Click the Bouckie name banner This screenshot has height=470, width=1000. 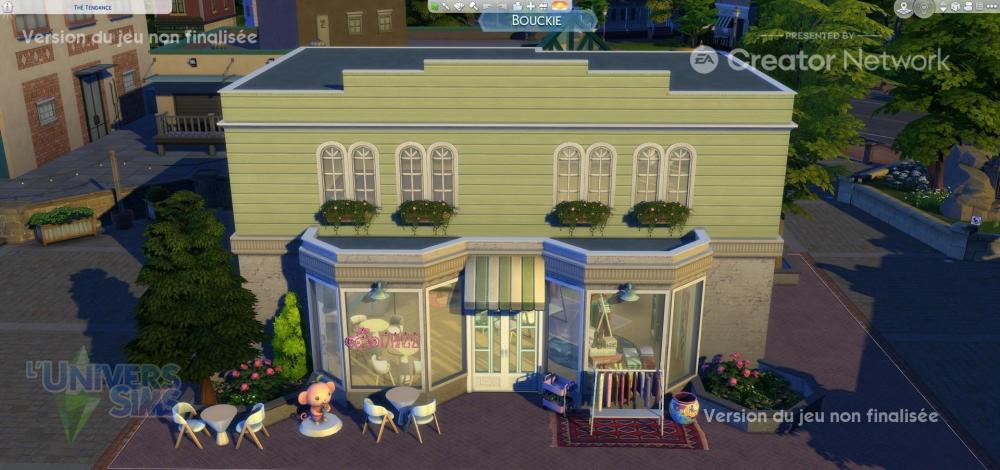[x=538, y=20]
